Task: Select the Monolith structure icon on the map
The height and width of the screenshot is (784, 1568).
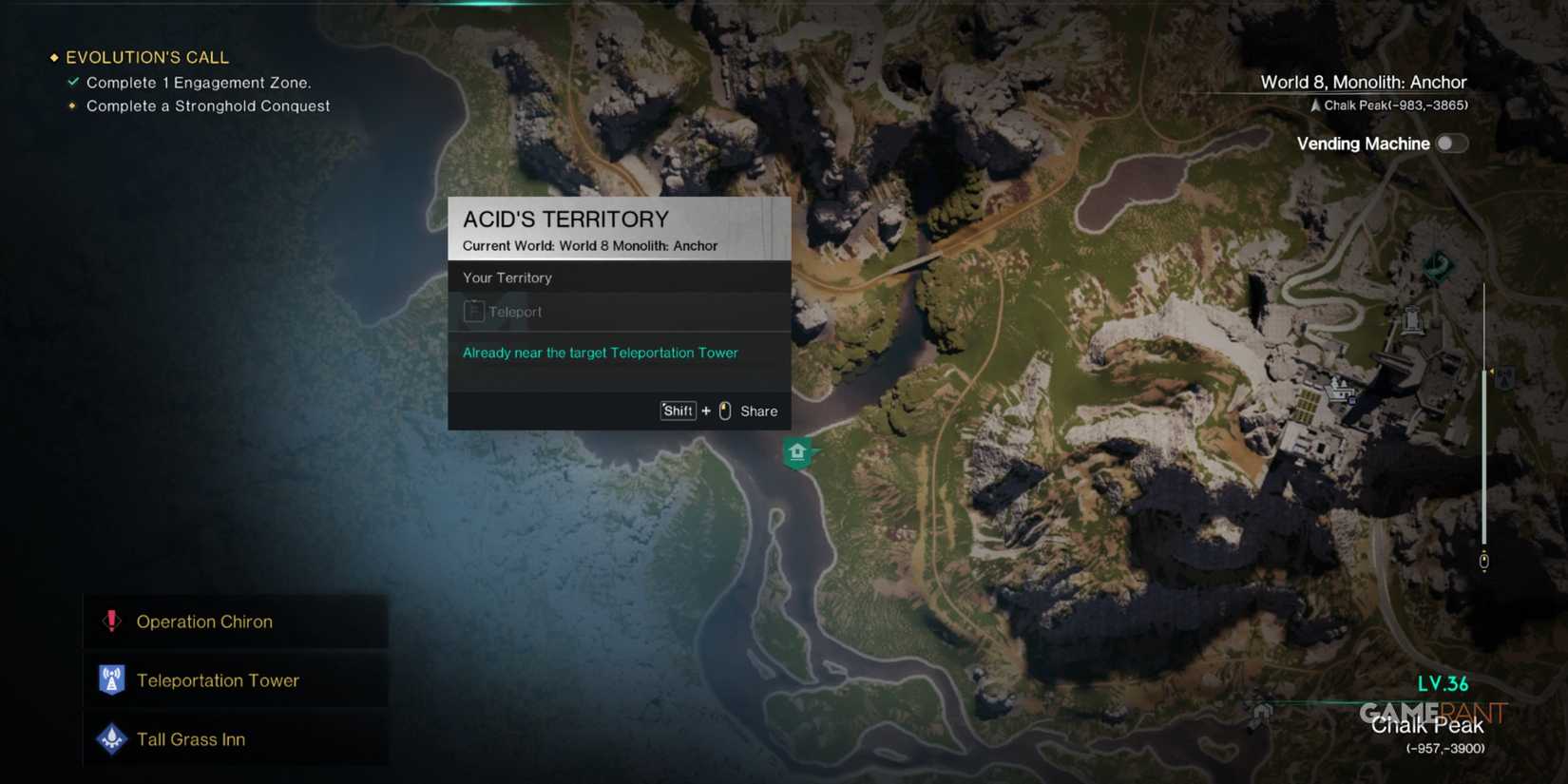Action: tap(1413, 322)
